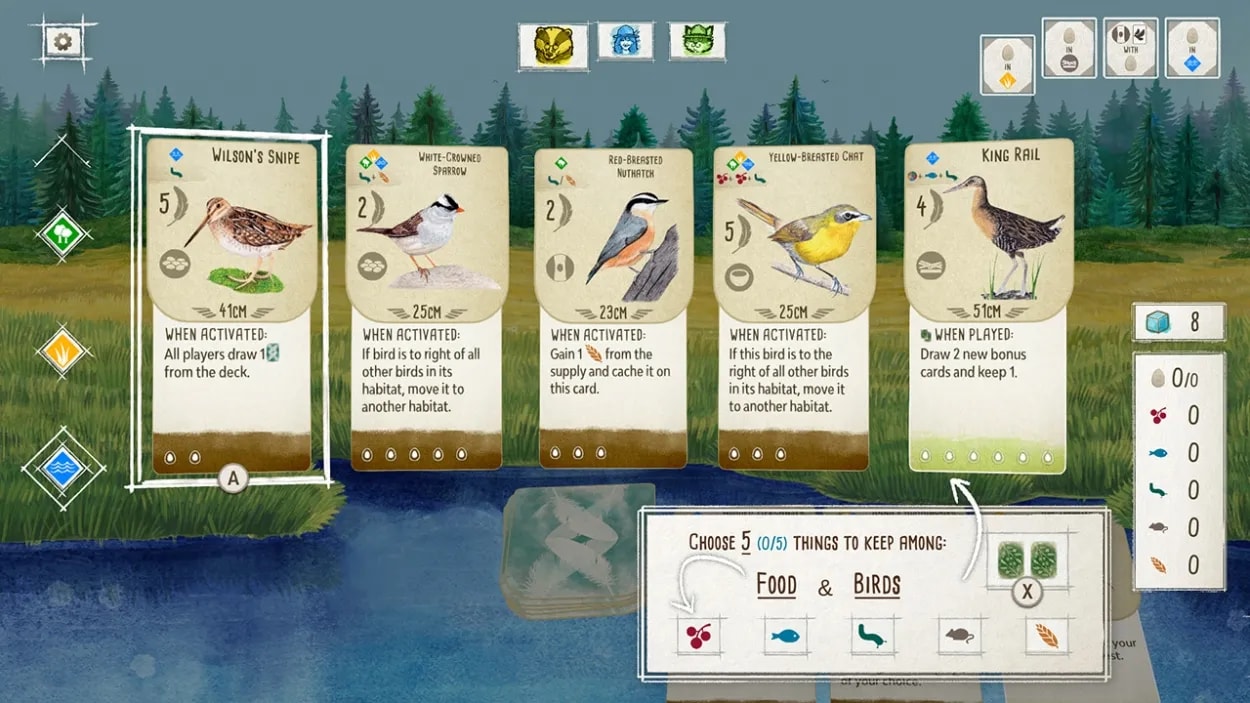Viewport: 1250px width, 703px height.
Task: Choose the gray mouse food token
Action: pos(959,635)
